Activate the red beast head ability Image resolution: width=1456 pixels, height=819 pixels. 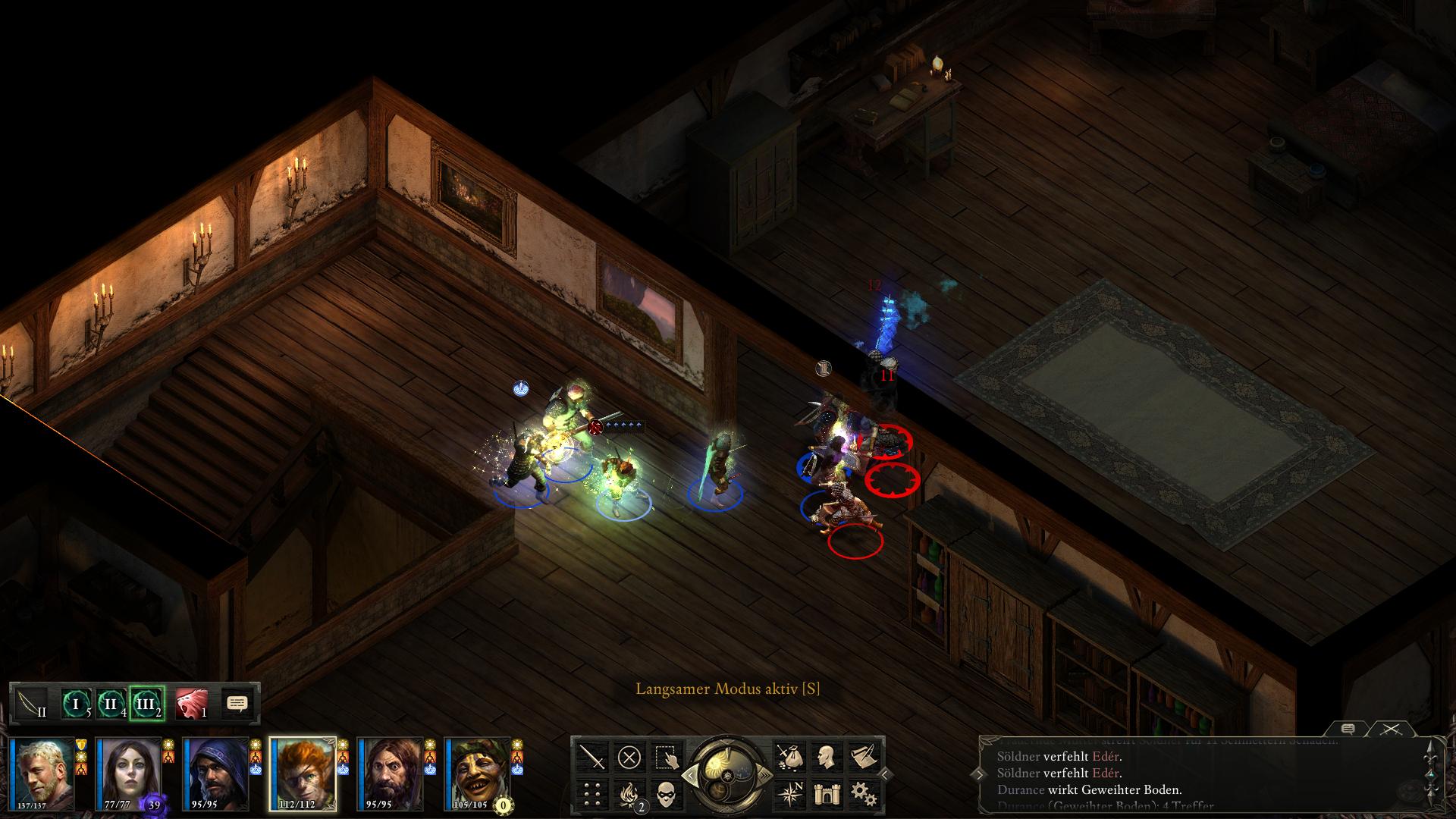(192, 704)
